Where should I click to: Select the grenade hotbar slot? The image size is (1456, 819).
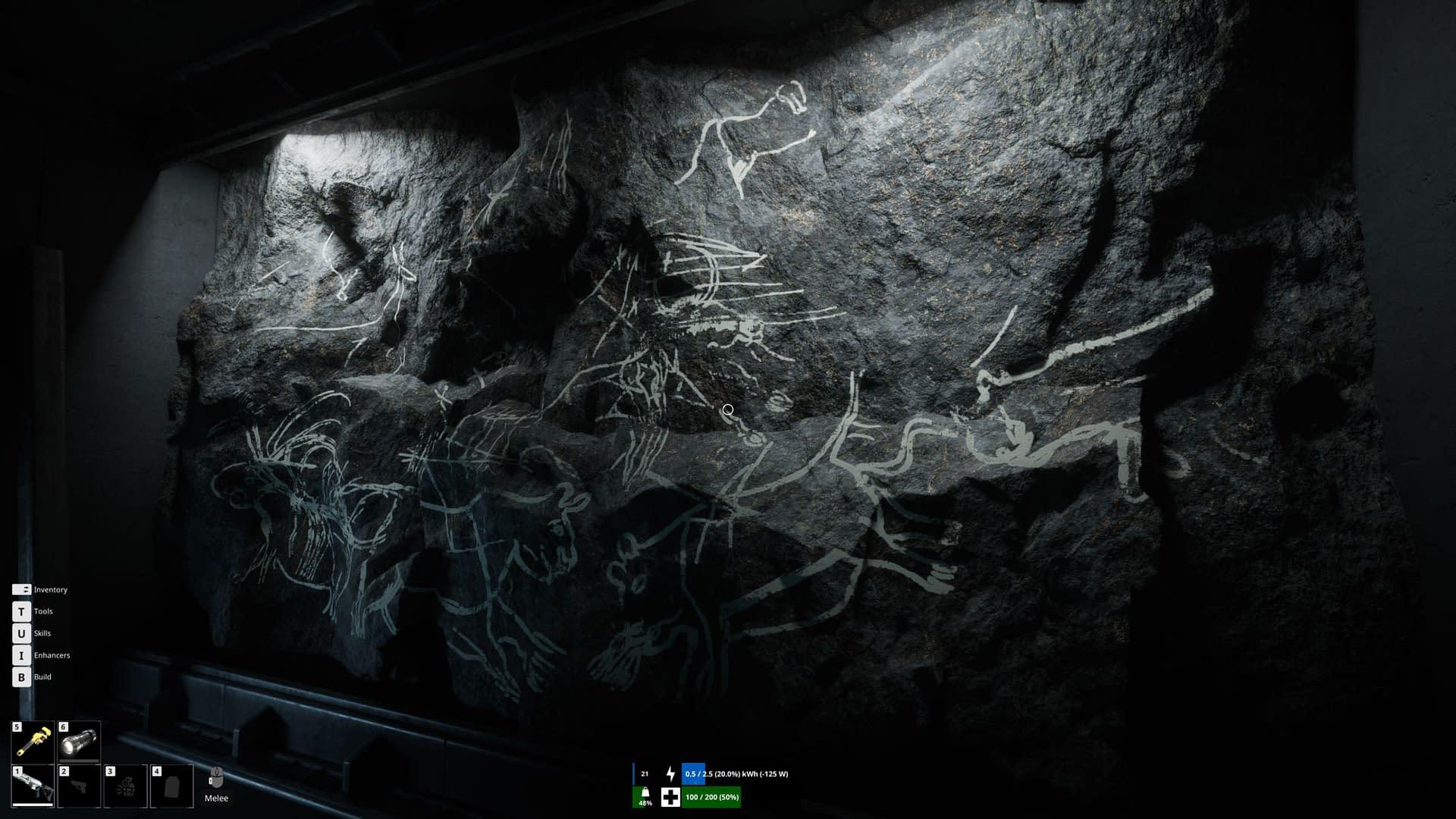125,786
